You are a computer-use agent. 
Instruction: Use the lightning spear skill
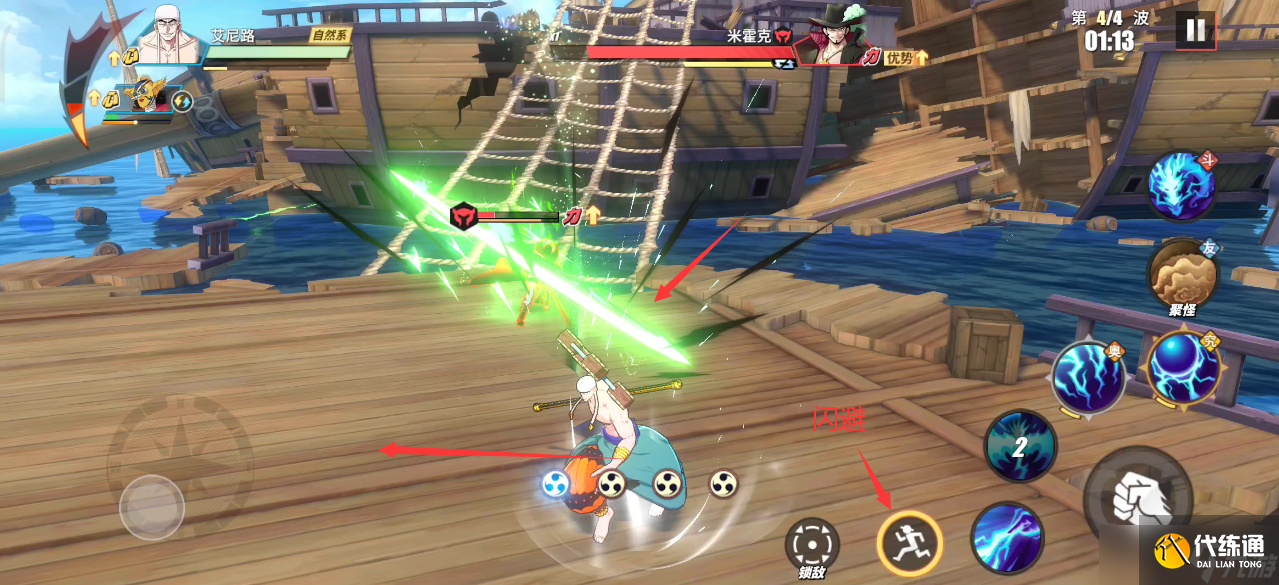pyautogui.click(x=1007, y=535)
